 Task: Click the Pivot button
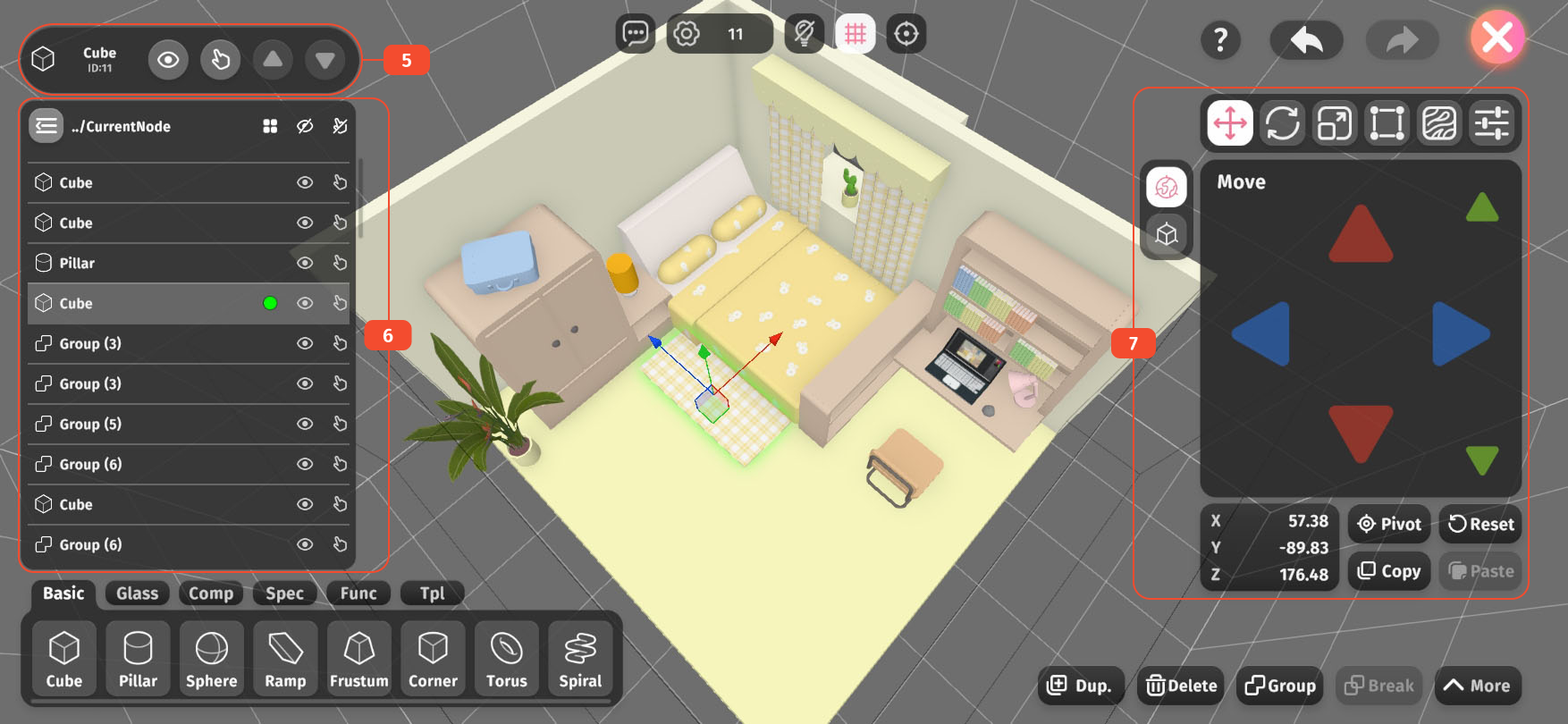point(1389,524)
